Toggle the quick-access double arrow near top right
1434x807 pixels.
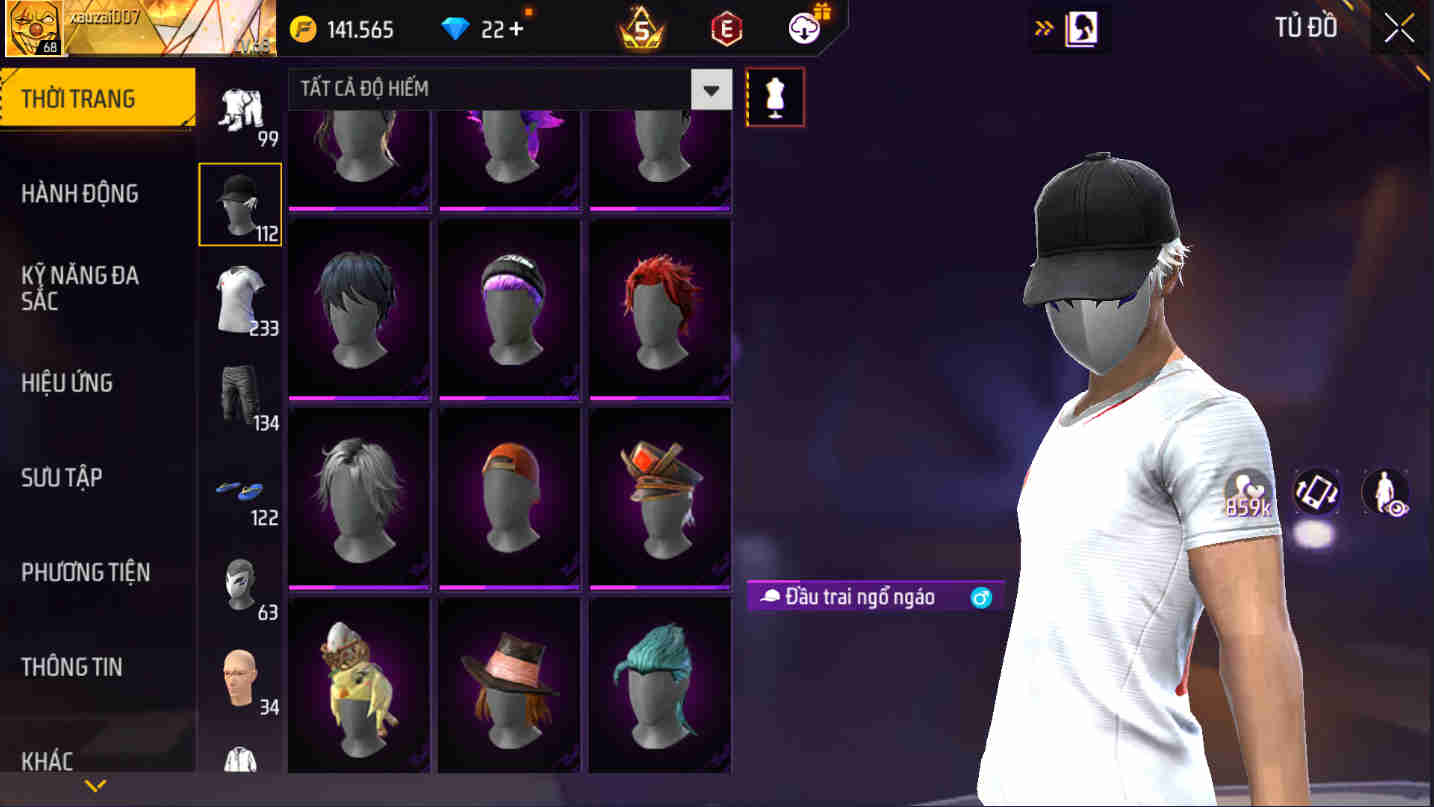[1043, 27]
